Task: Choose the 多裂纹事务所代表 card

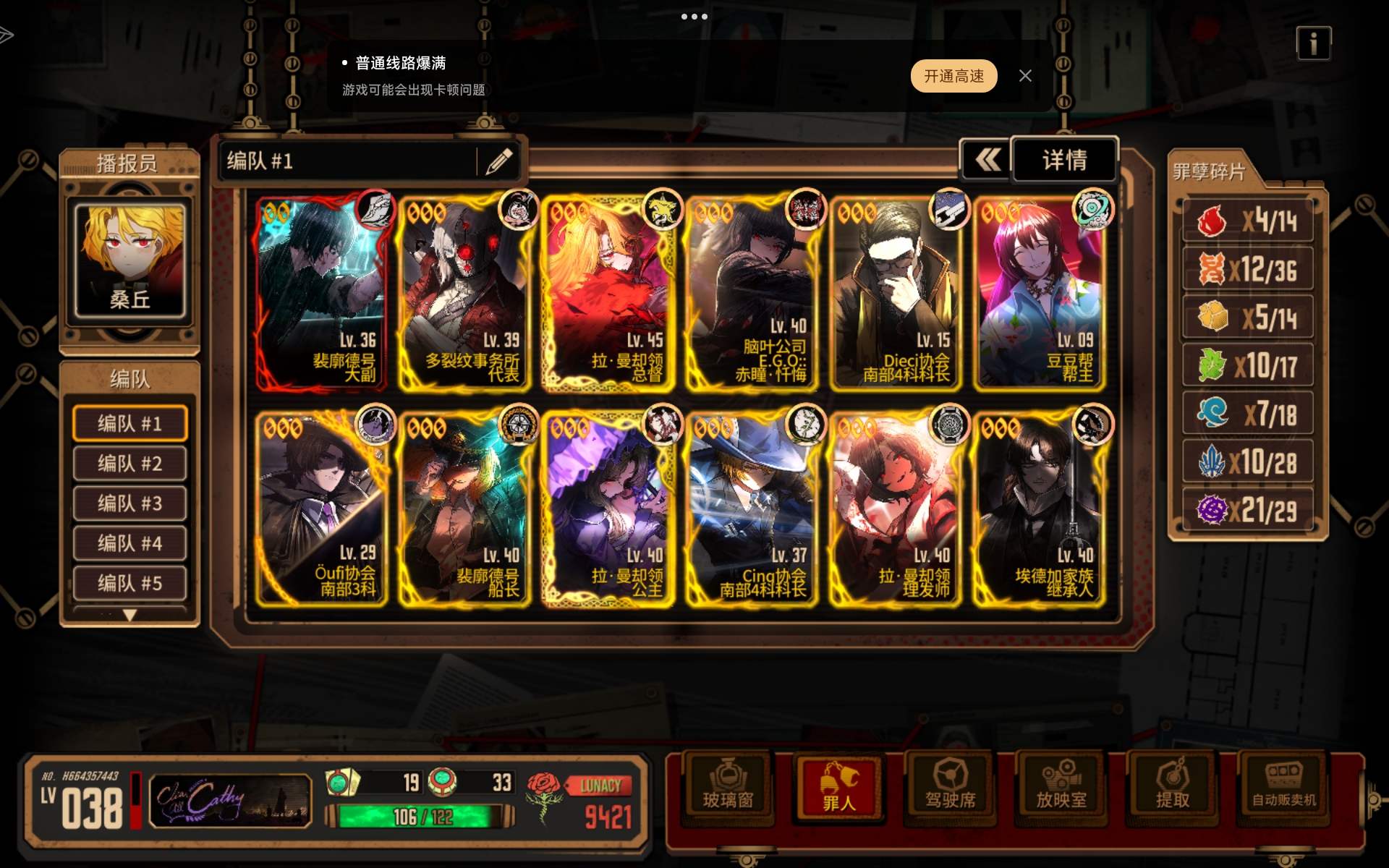Action: (x=465, y=293)
